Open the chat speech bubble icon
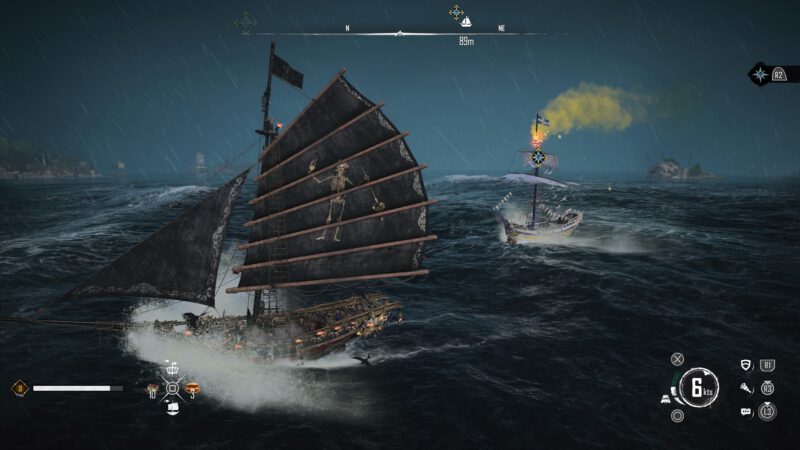 click(x=746, y=411)
